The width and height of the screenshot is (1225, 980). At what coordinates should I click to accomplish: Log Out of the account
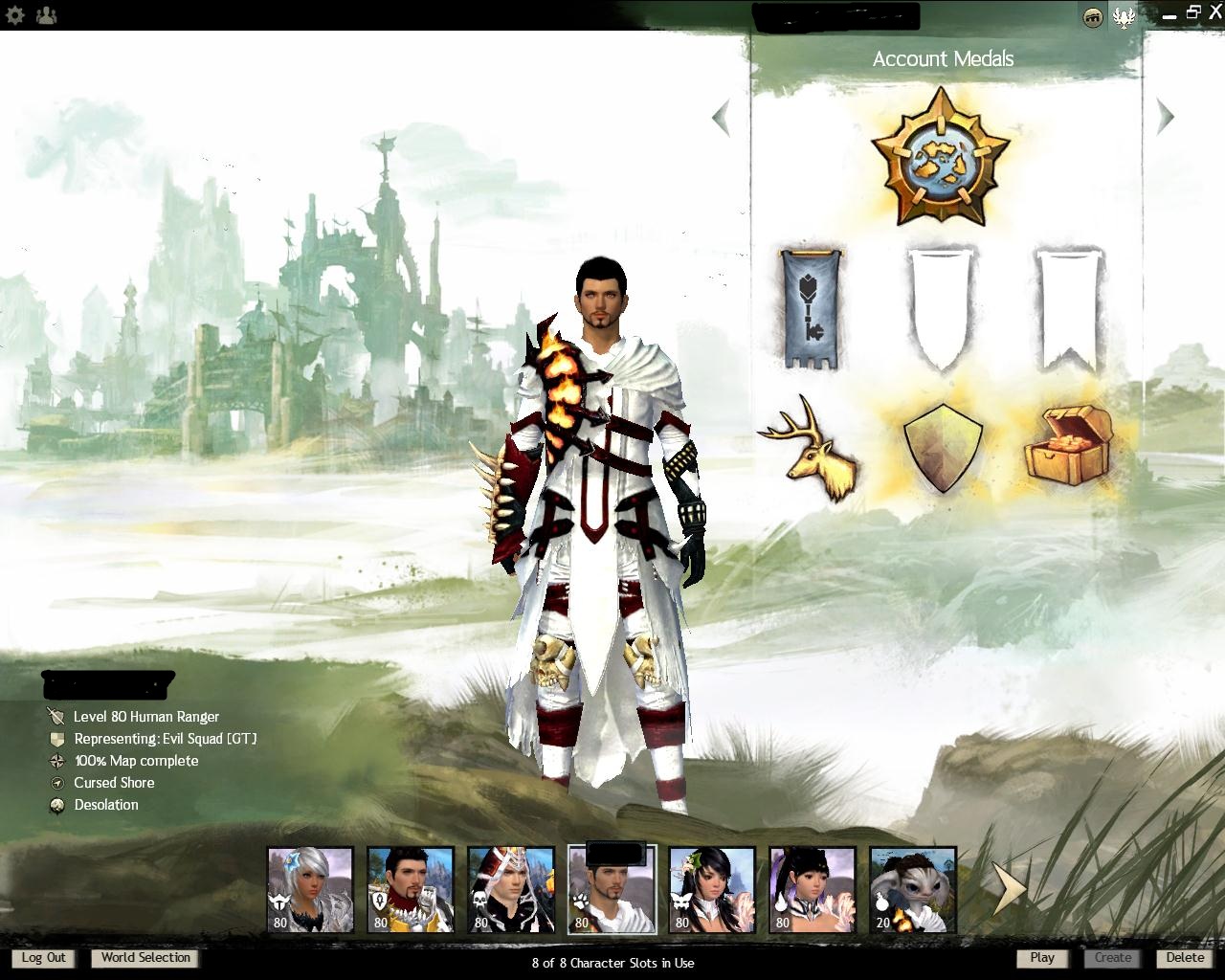[44, 958]
